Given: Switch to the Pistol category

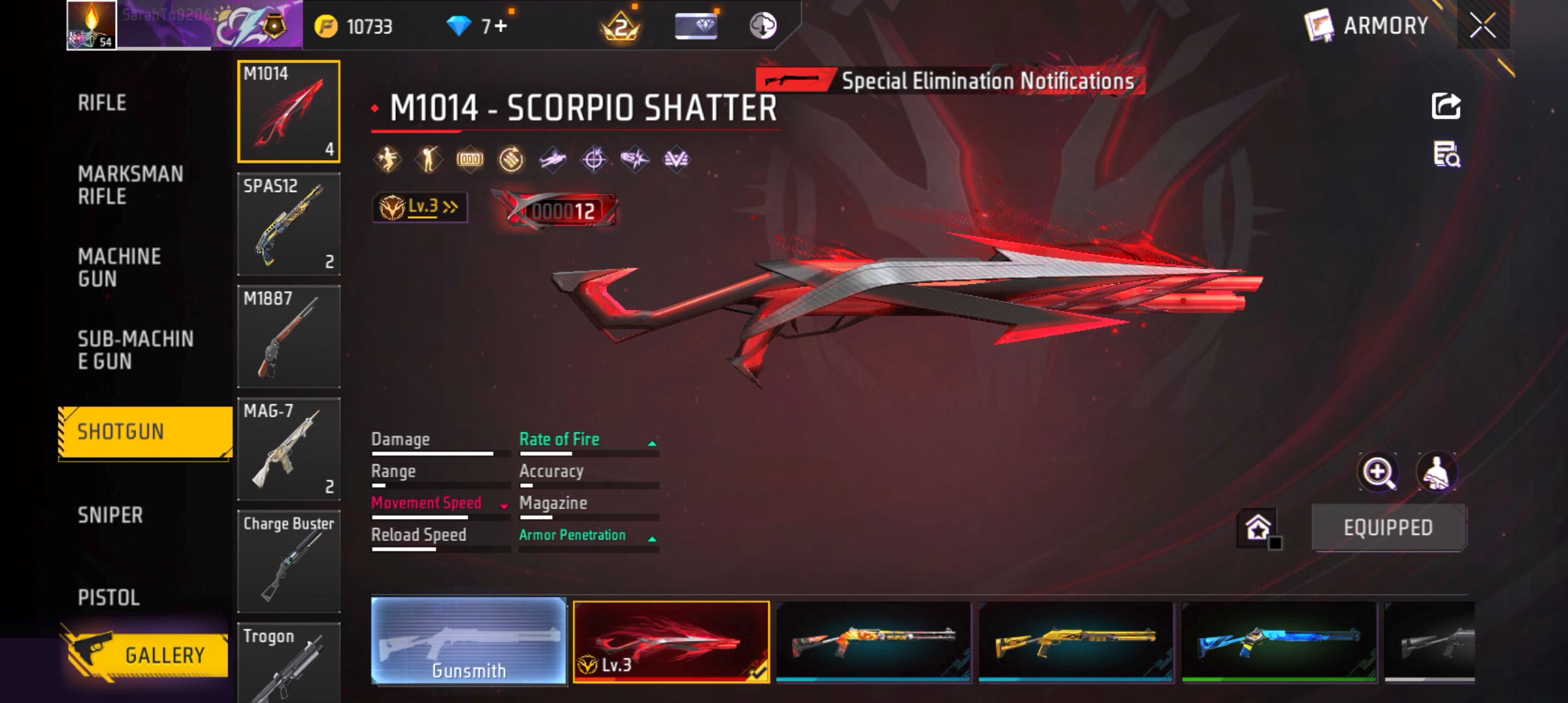Looking at the screenshot, I should coord(109,598).
